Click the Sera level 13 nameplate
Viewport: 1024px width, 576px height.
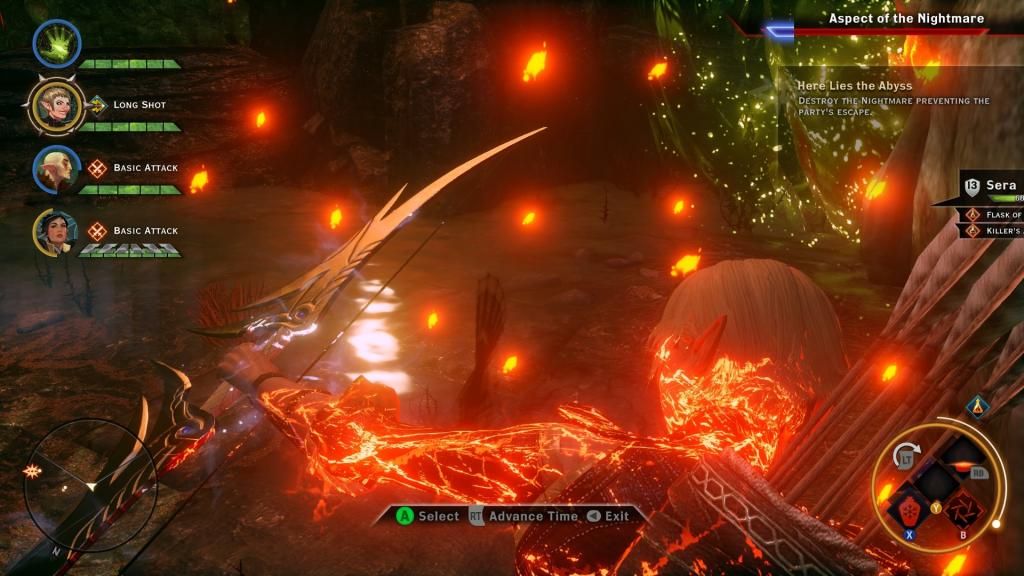[x=991, y=186]
